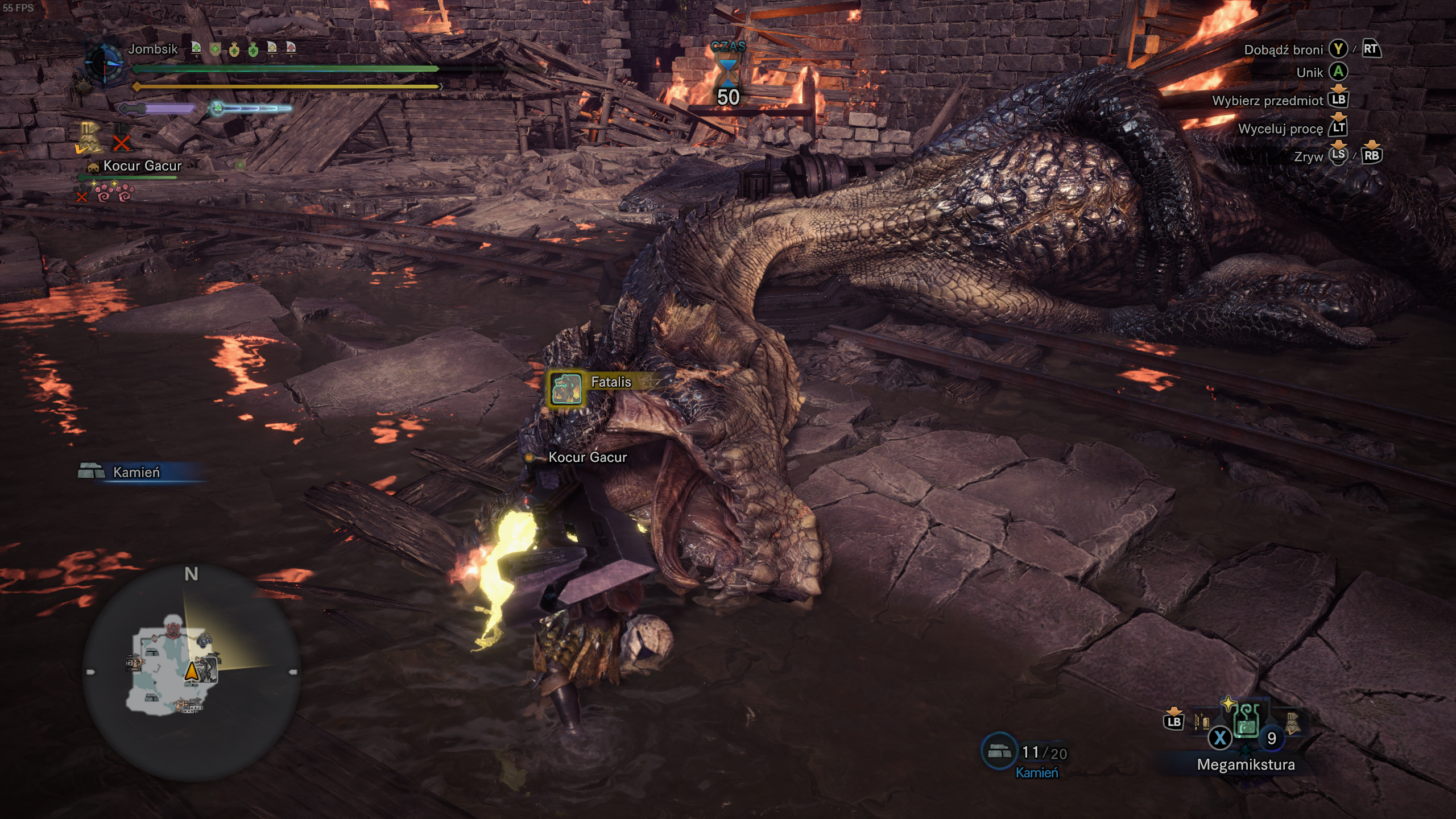Select Kocur Gacur in the party list
Screen dimensions: 1456x819
coord(142,166)
